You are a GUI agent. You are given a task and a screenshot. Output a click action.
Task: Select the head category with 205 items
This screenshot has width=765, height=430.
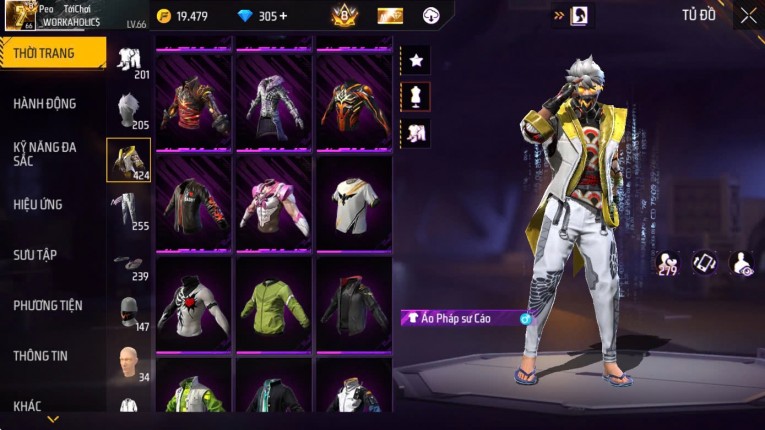128,109
